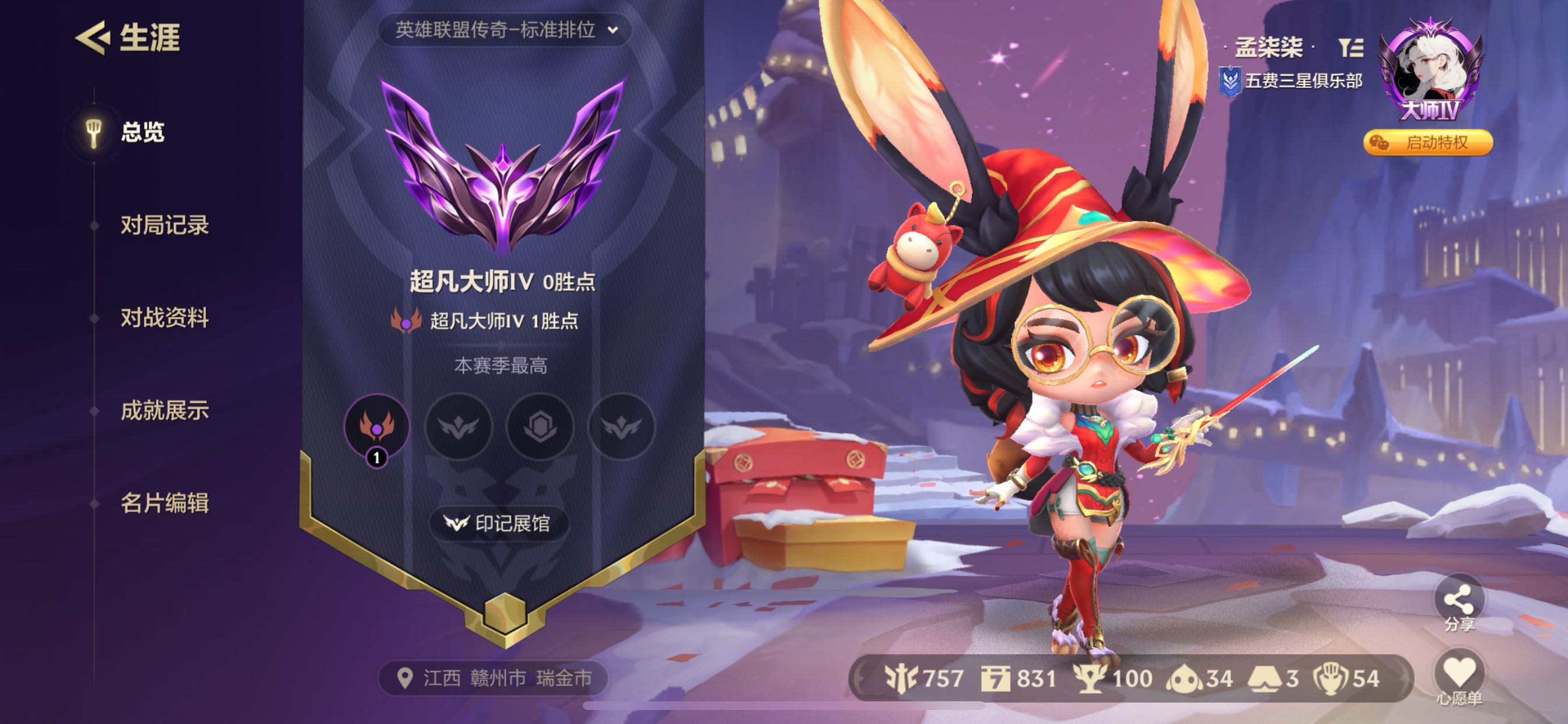Screen dimensions: 1568x724
Task: View the 五费三星俱乐部 club tag
Action: 1291,81
